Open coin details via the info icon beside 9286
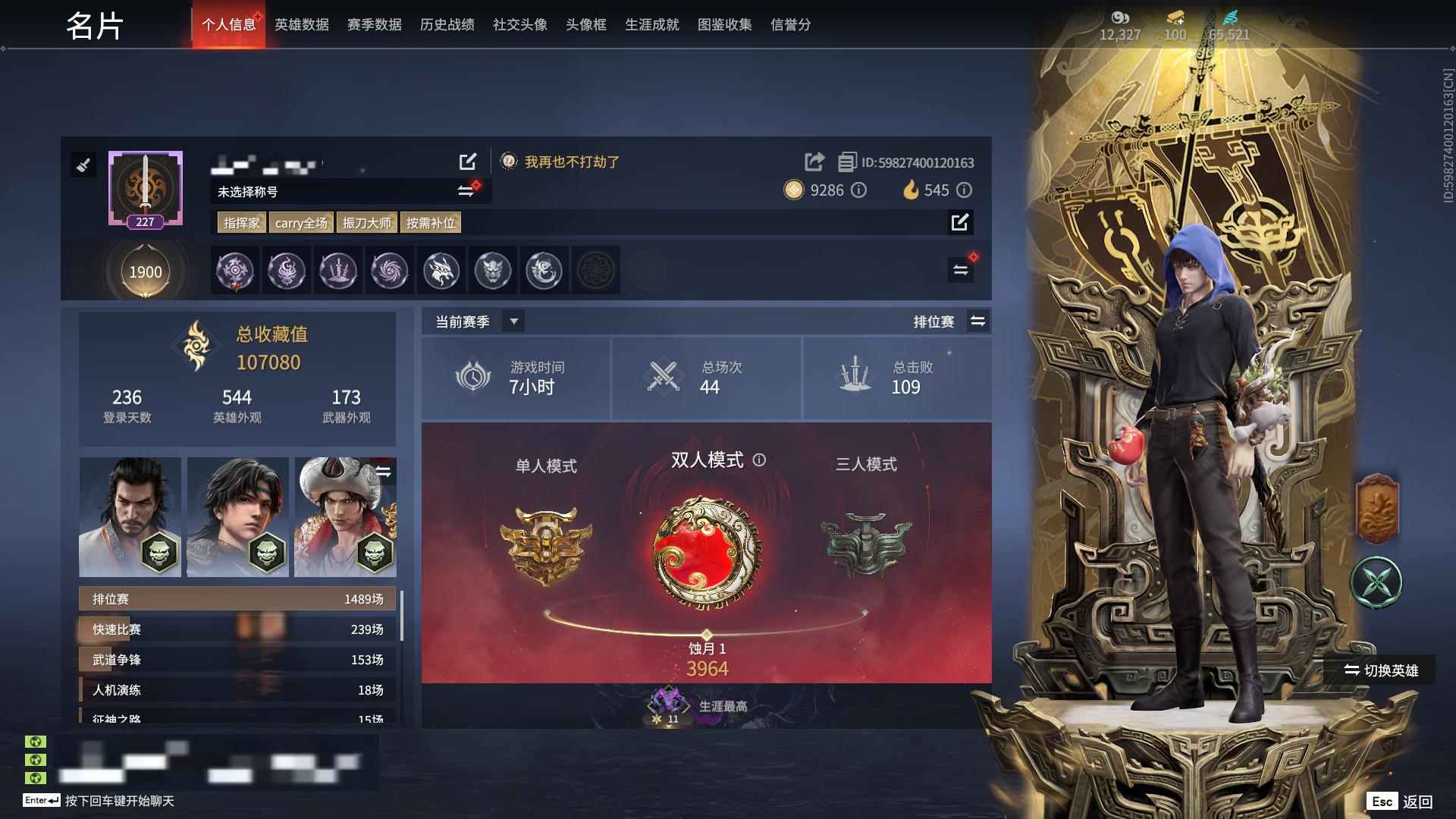 coord(858,191)
